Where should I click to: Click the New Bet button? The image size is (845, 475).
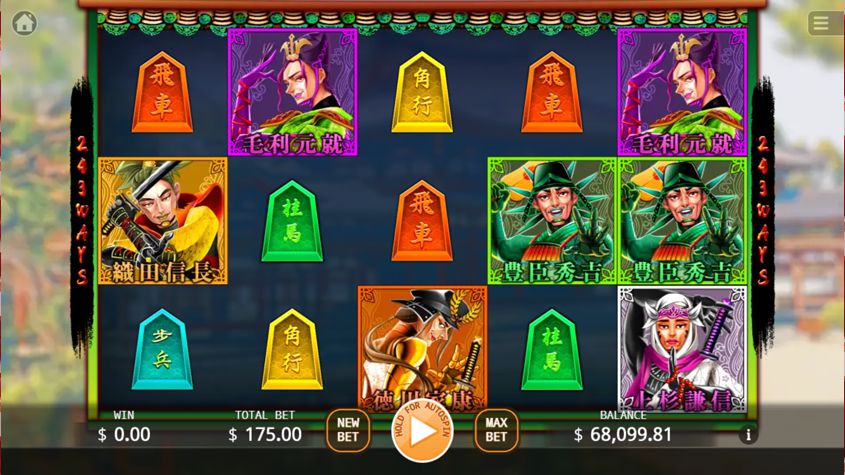348,431
